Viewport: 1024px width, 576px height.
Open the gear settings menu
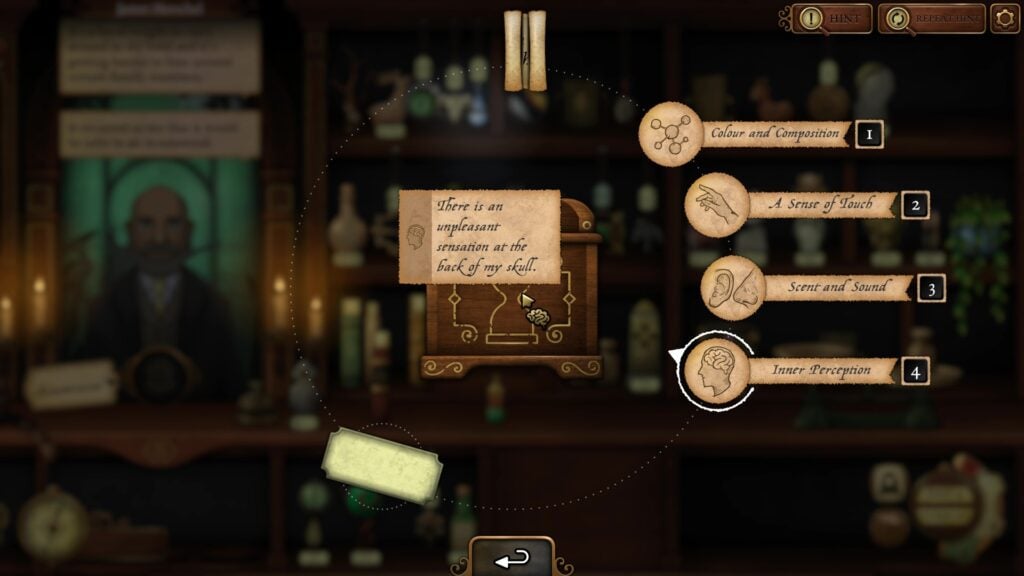[x=1004, y=18]
